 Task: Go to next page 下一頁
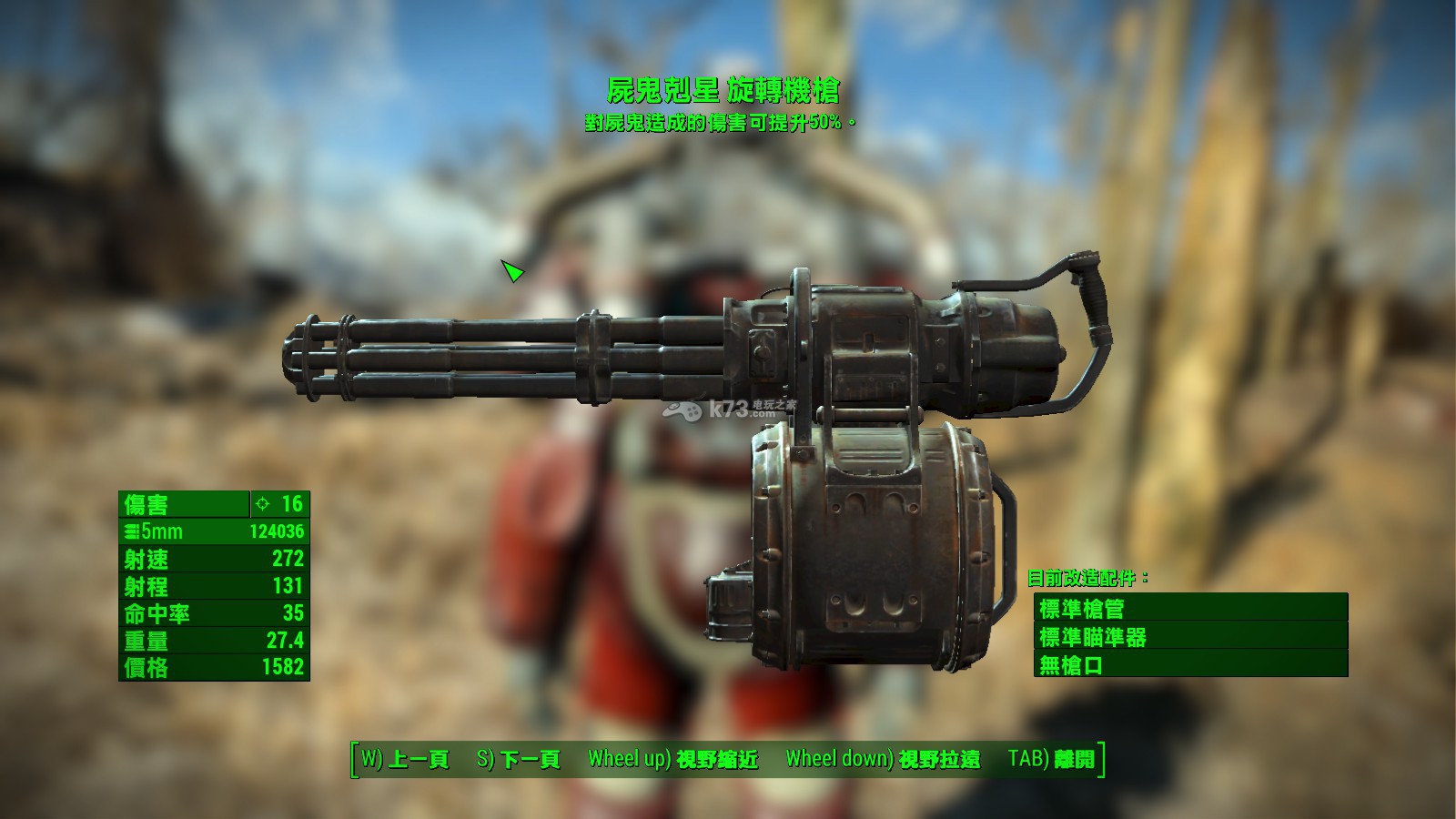(519, 759)
